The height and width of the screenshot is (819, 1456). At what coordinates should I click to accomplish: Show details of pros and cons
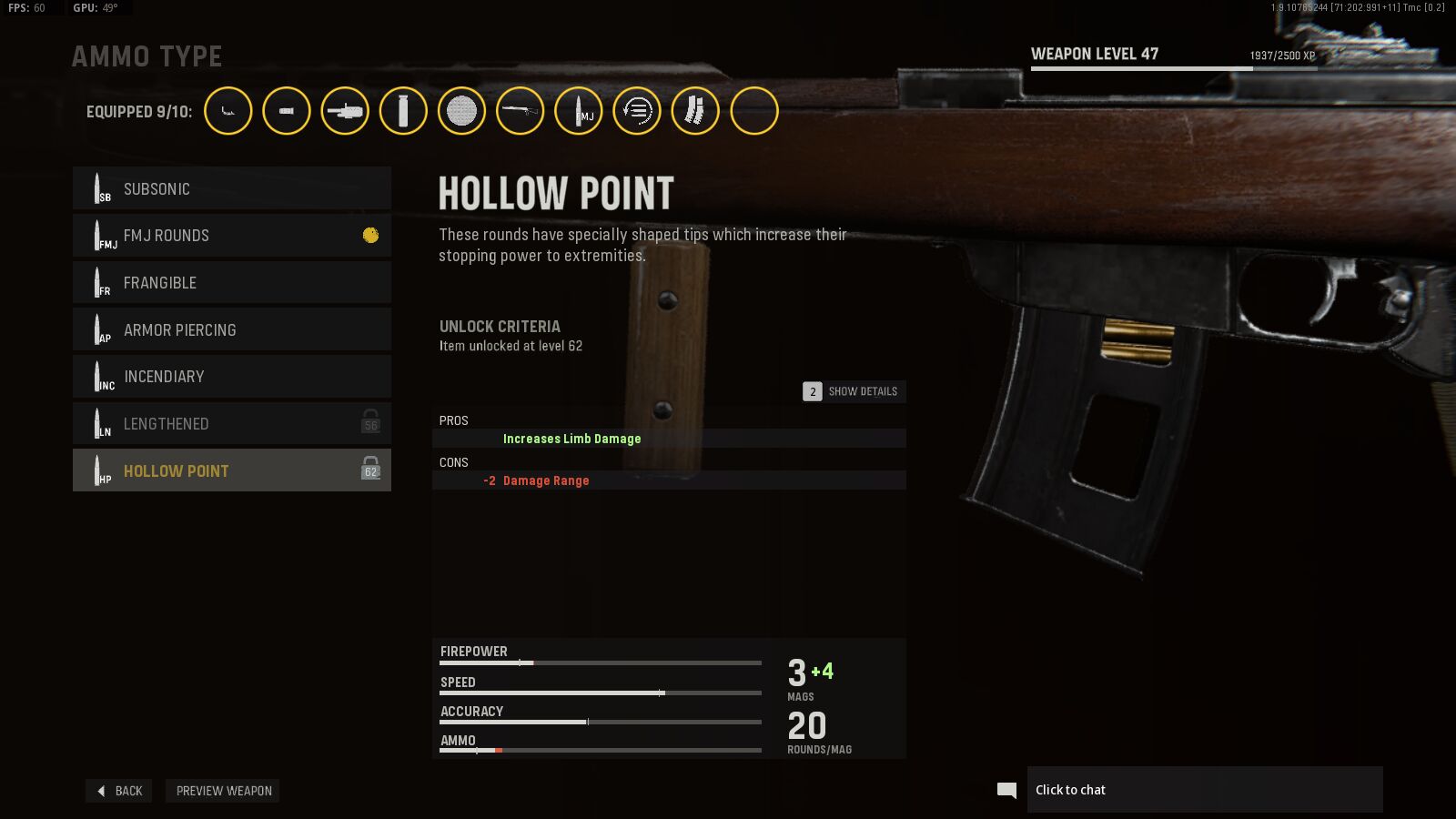pos(854,391)
